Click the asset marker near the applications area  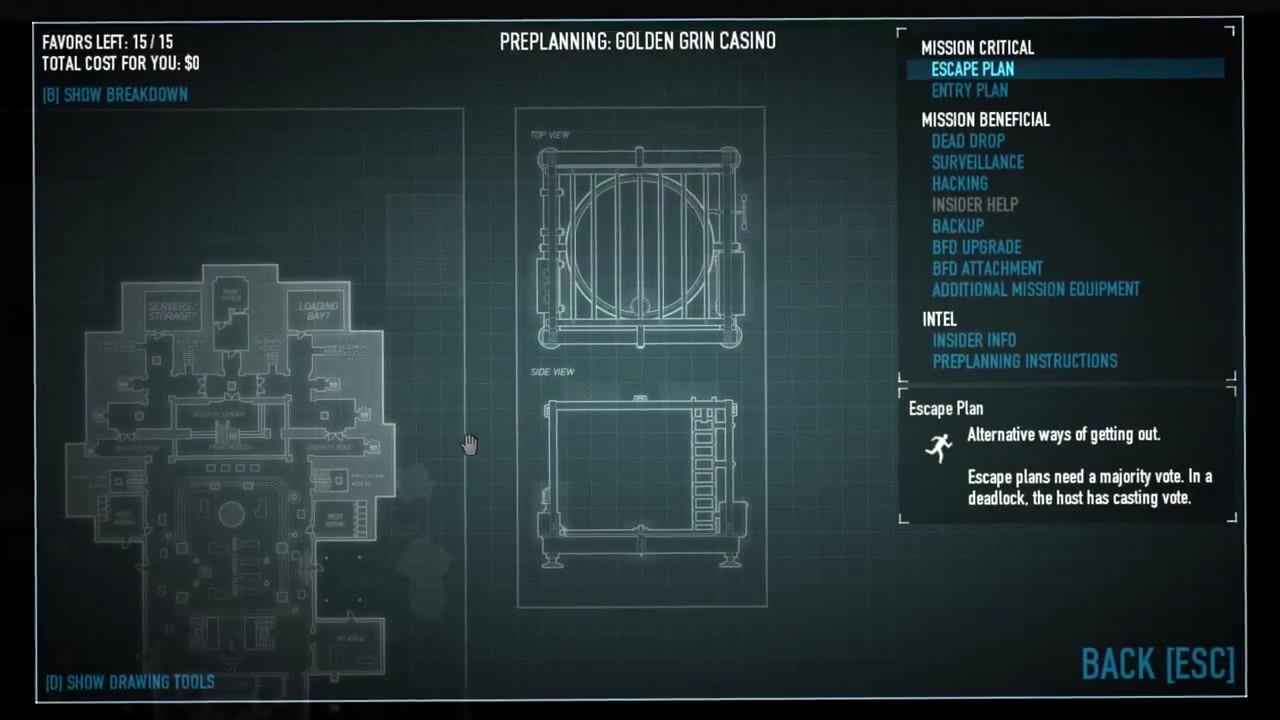tap(340, 481)
